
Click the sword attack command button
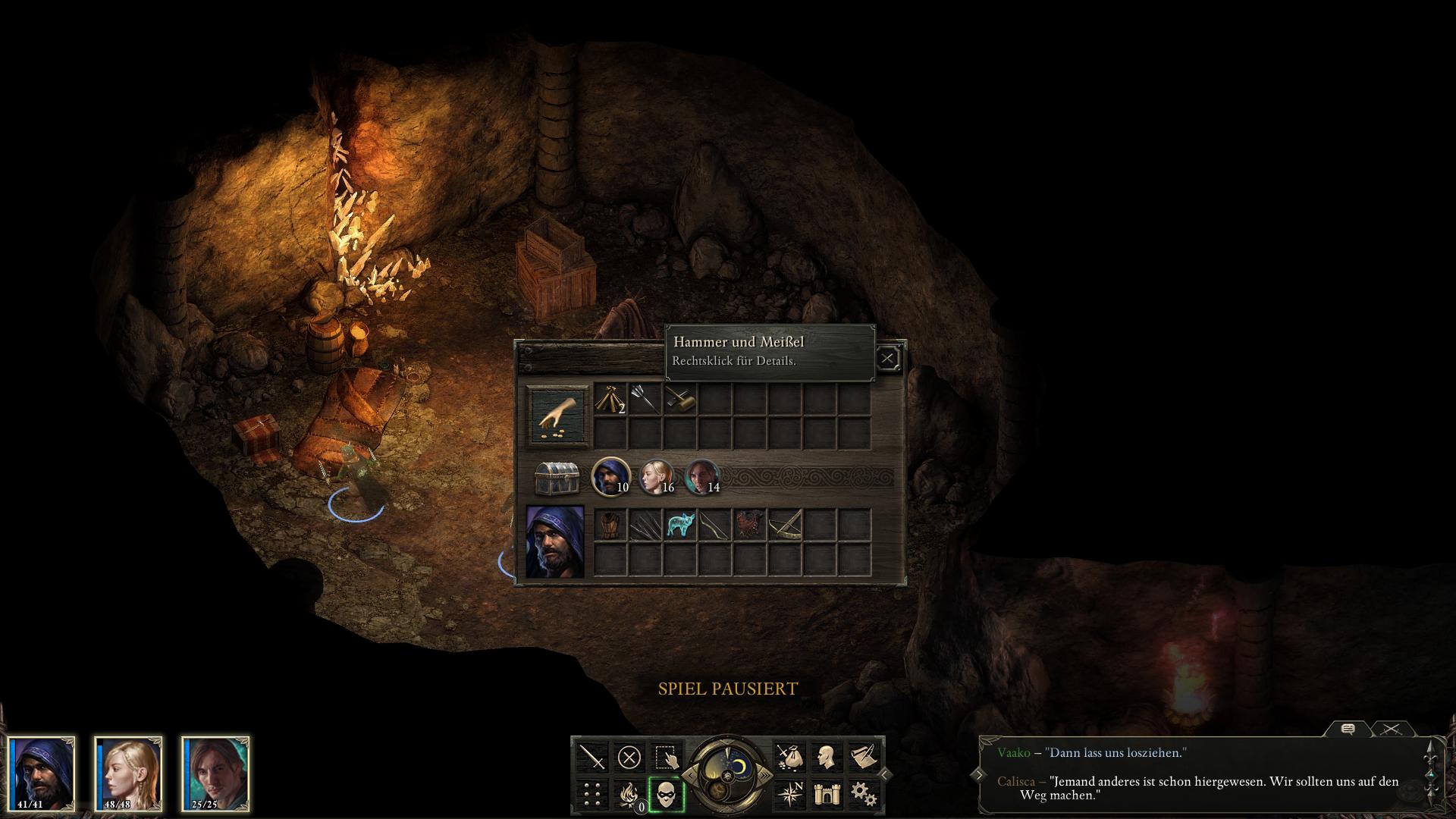pos(591,757)
